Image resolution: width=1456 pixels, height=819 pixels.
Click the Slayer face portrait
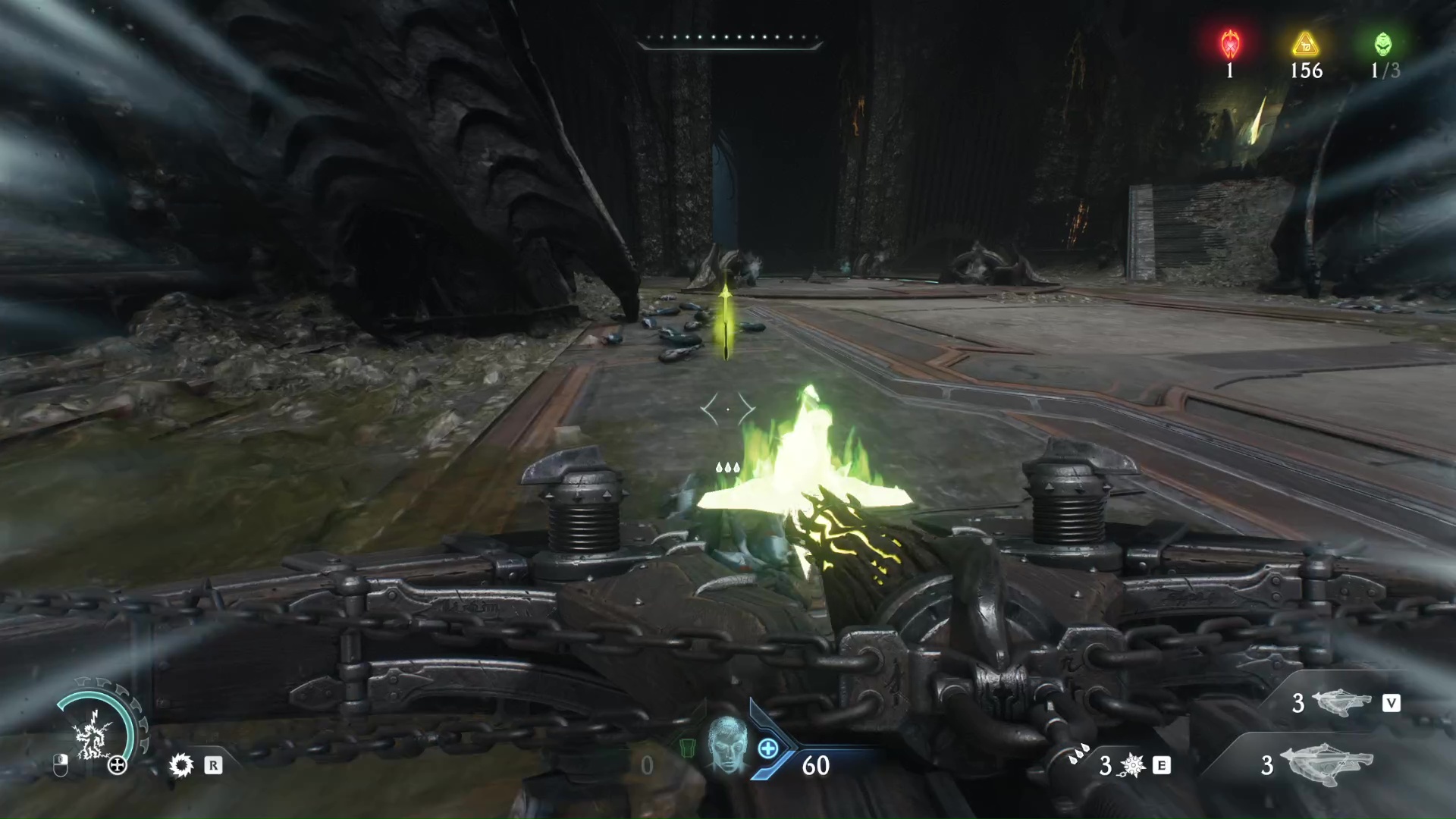tap(726, 743)
